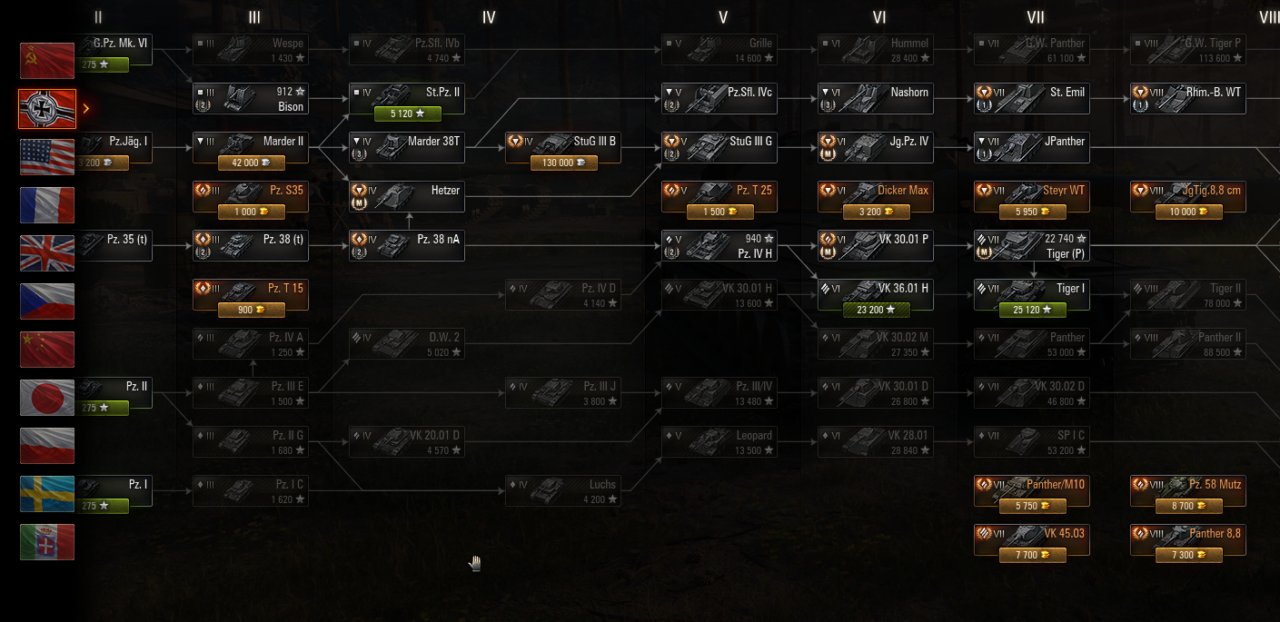Show the Japanese tech tree

click(x=47, y=397)
